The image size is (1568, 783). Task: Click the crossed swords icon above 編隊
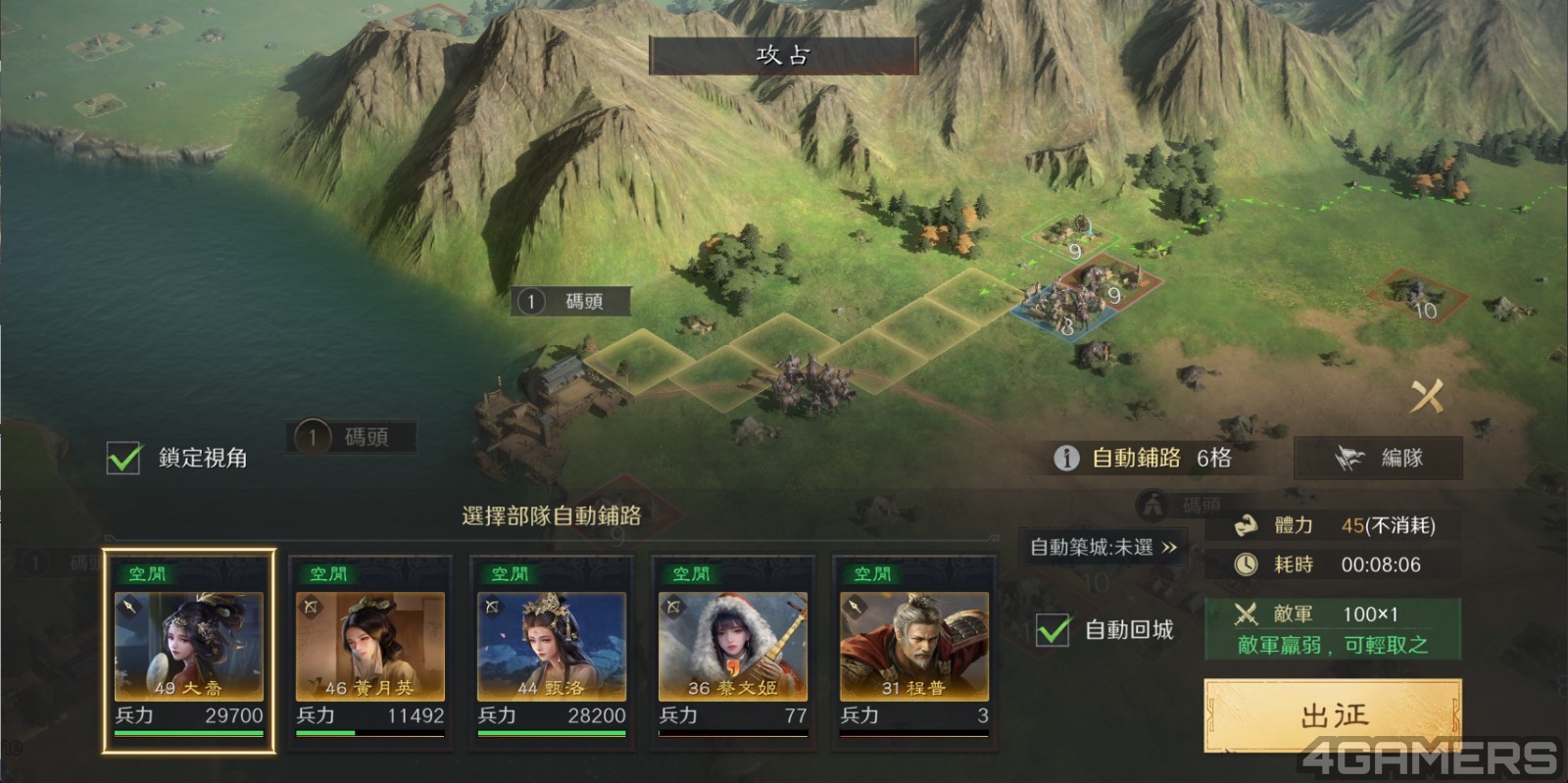tap(1427, 396)
